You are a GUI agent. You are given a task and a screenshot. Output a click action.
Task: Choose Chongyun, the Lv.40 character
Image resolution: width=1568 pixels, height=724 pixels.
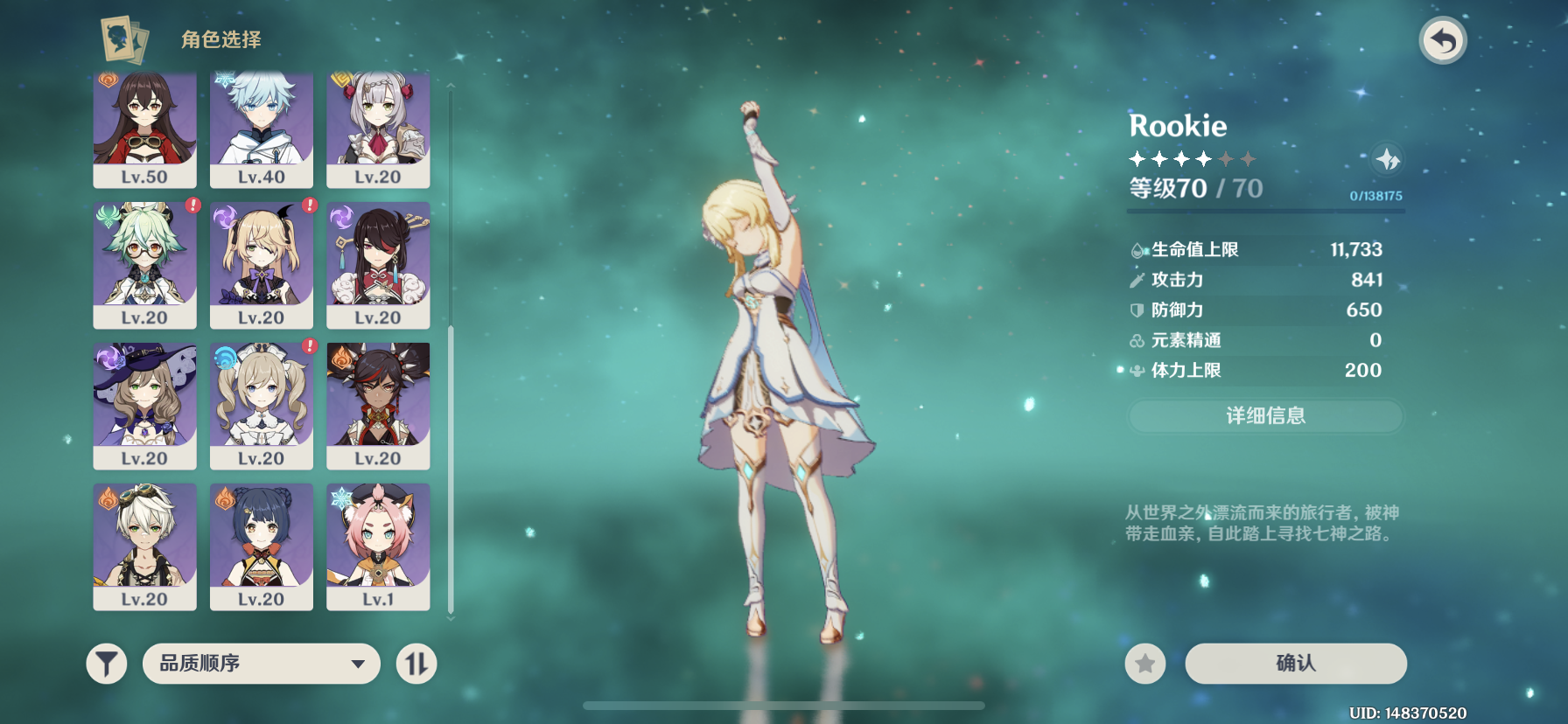tap(262, 129)
